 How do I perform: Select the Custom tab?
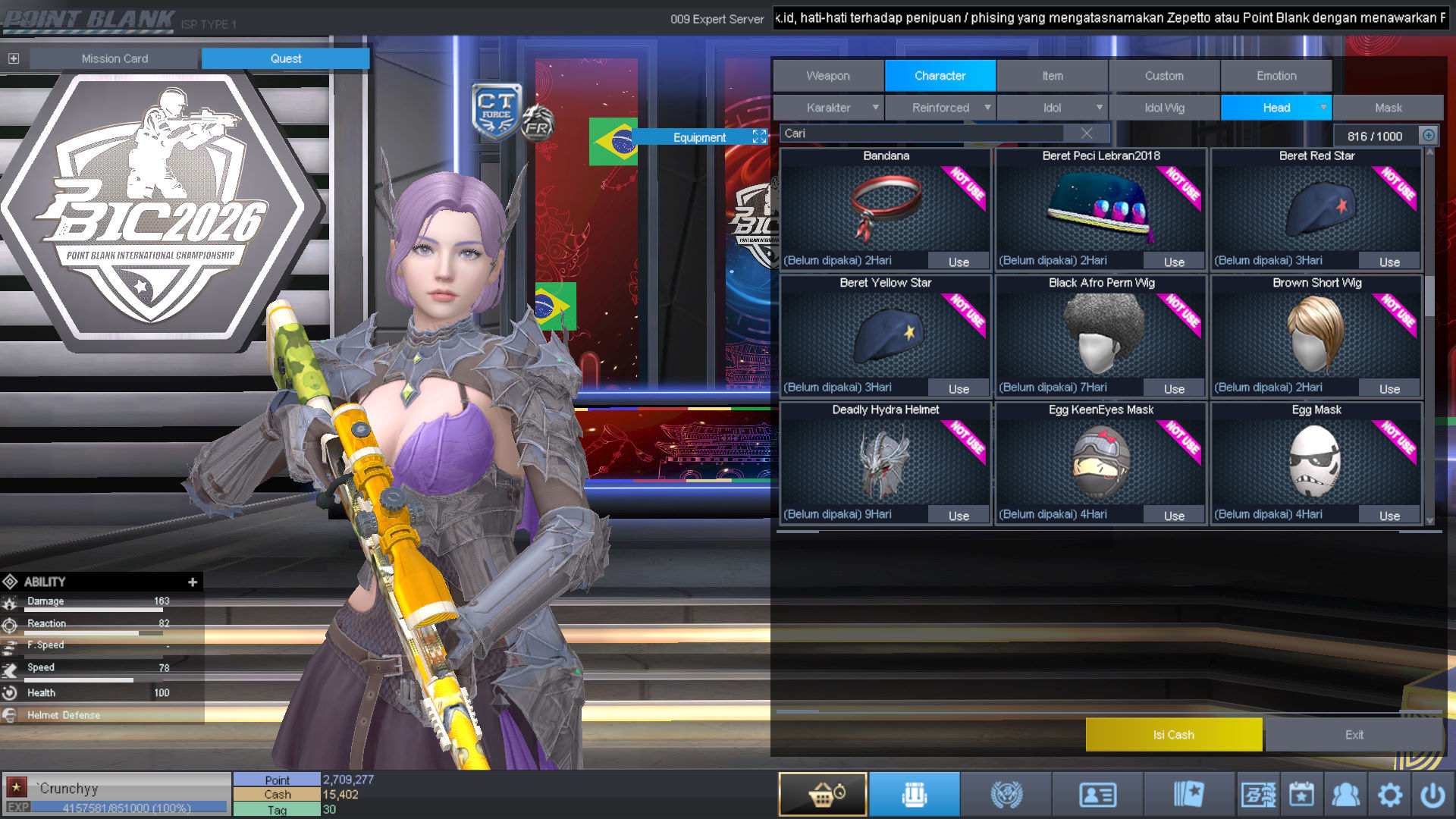[x=1163, y=76]
